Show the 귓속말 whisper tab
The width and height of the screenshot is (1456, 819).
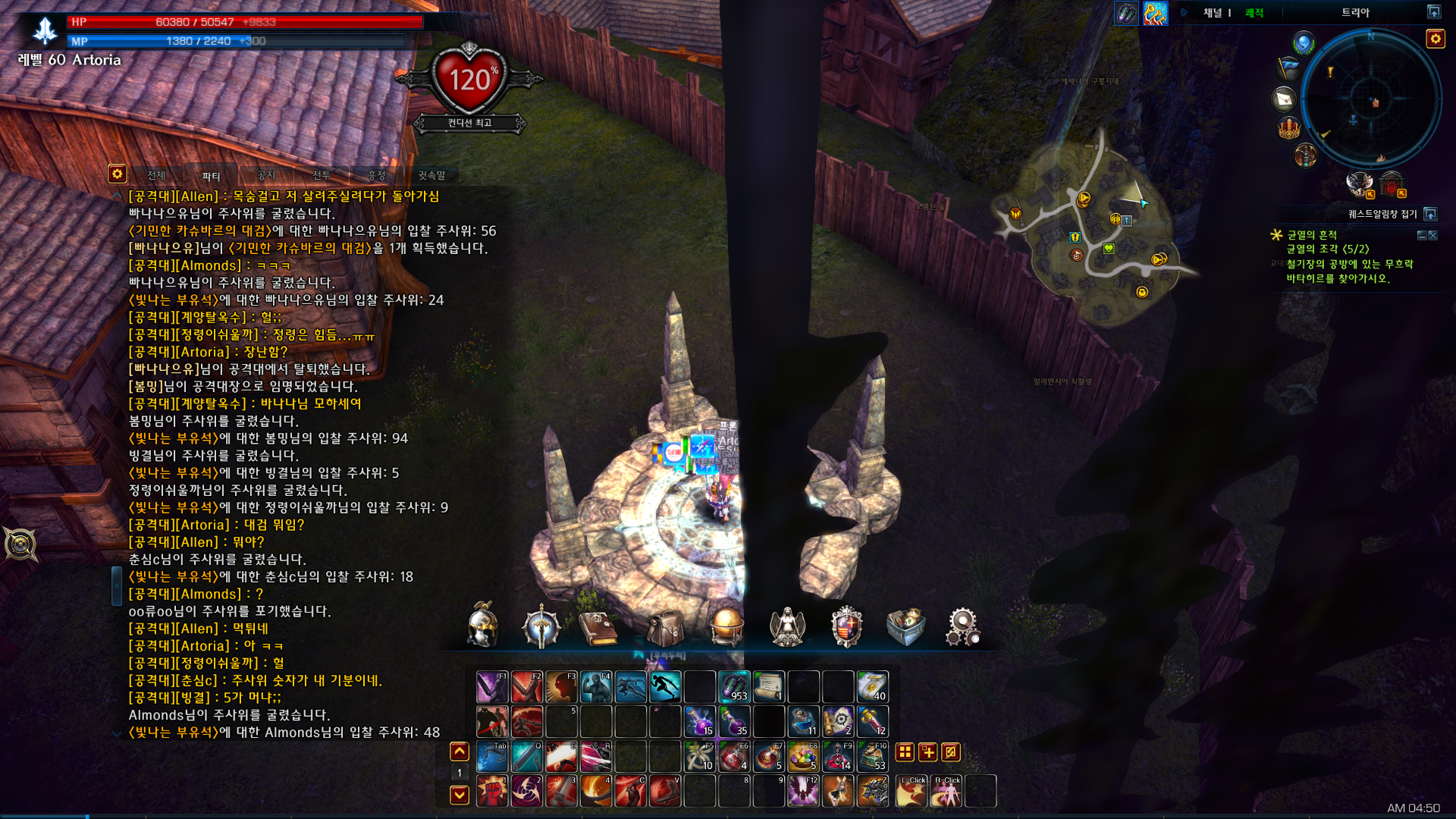(431, 175)
